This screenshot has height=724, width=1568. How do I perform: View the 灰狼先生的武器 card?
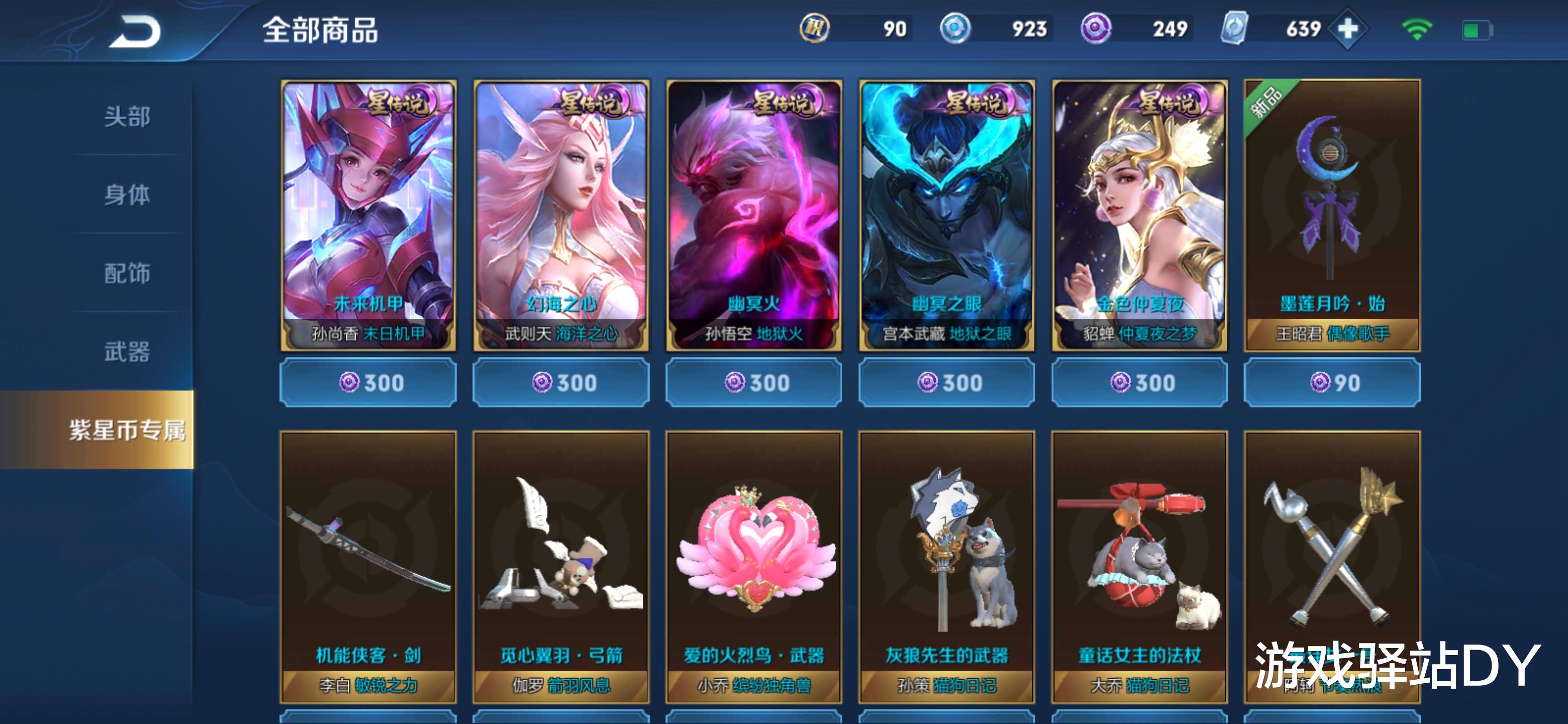point(947,566)
